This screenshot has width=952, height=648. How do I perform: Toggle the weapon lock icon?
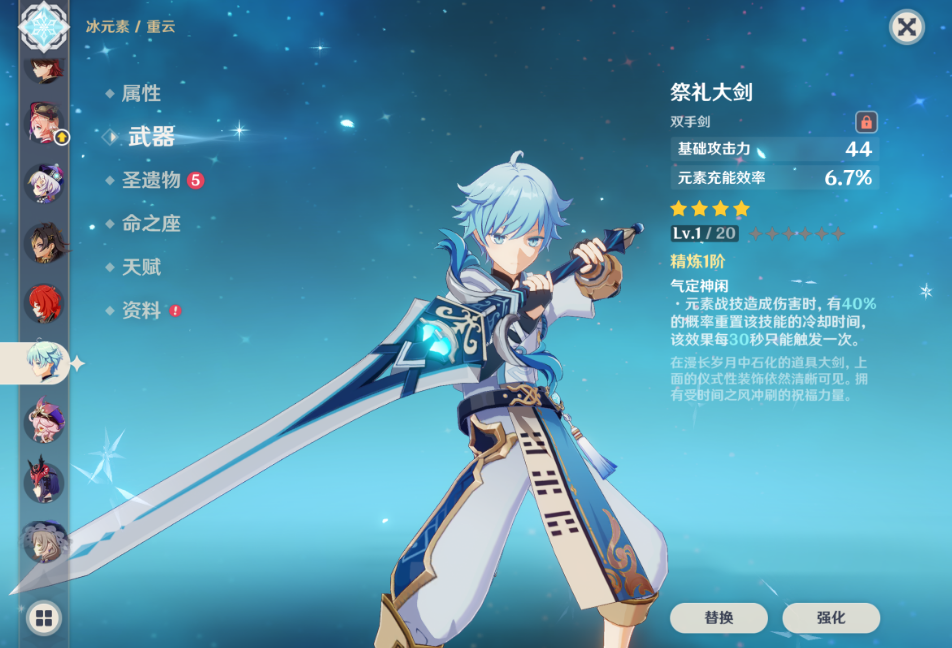866,122
